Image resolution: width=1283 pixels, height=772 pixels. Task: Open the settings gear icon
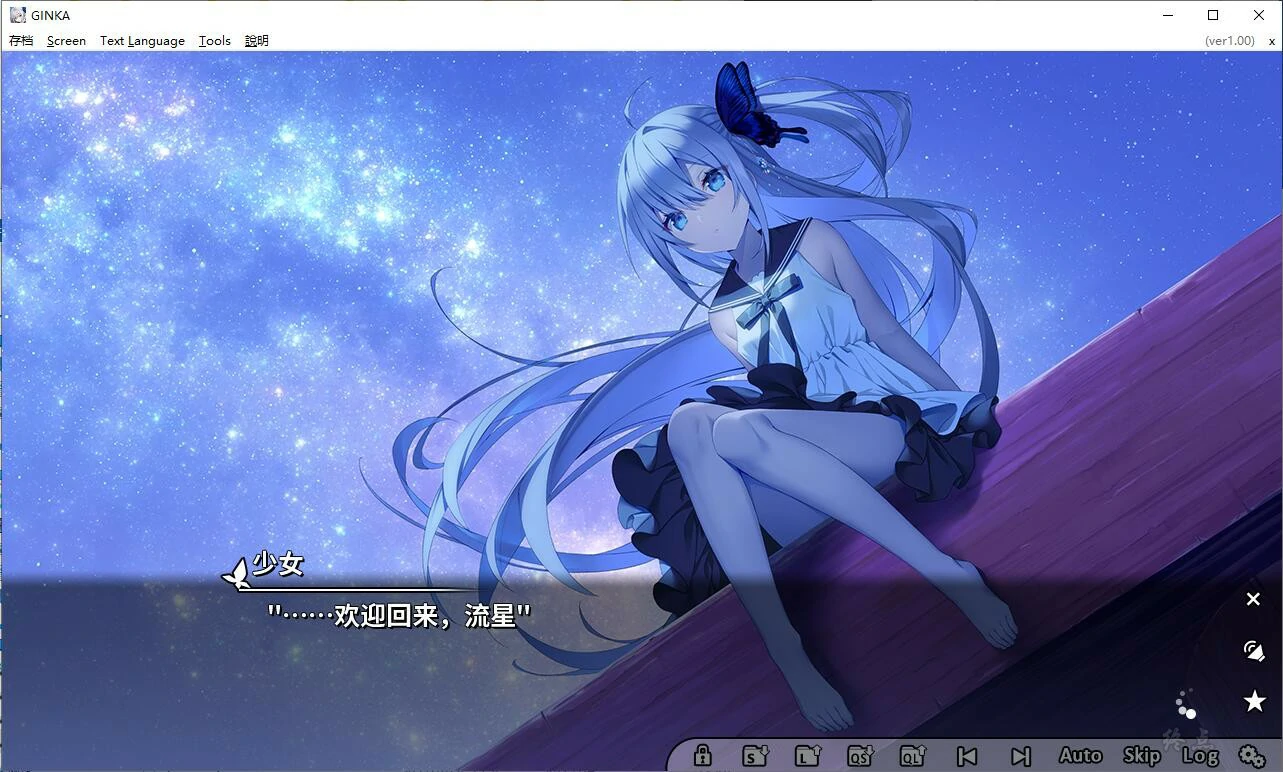(1251, 756)
